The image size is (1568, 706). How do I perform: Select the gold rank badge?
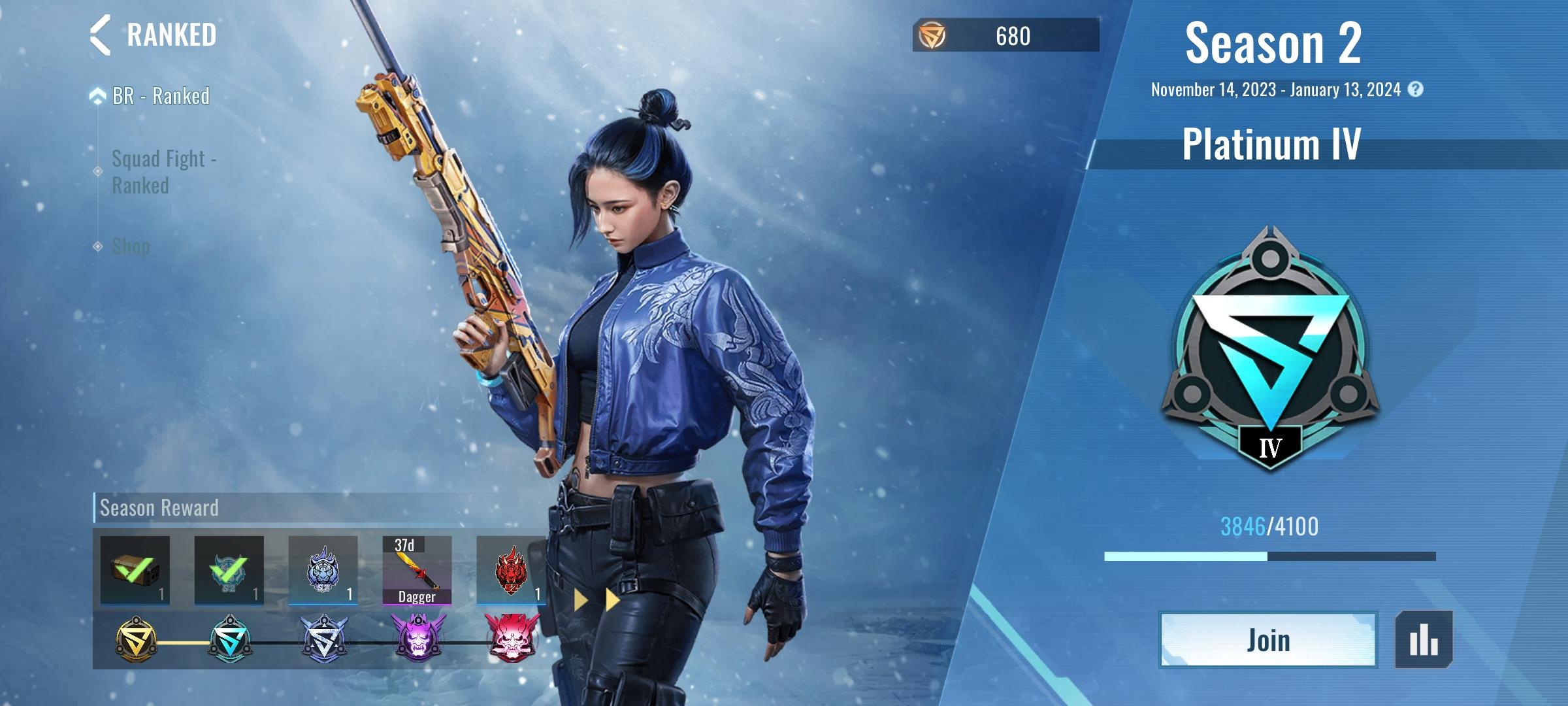(x=135, y=639)
